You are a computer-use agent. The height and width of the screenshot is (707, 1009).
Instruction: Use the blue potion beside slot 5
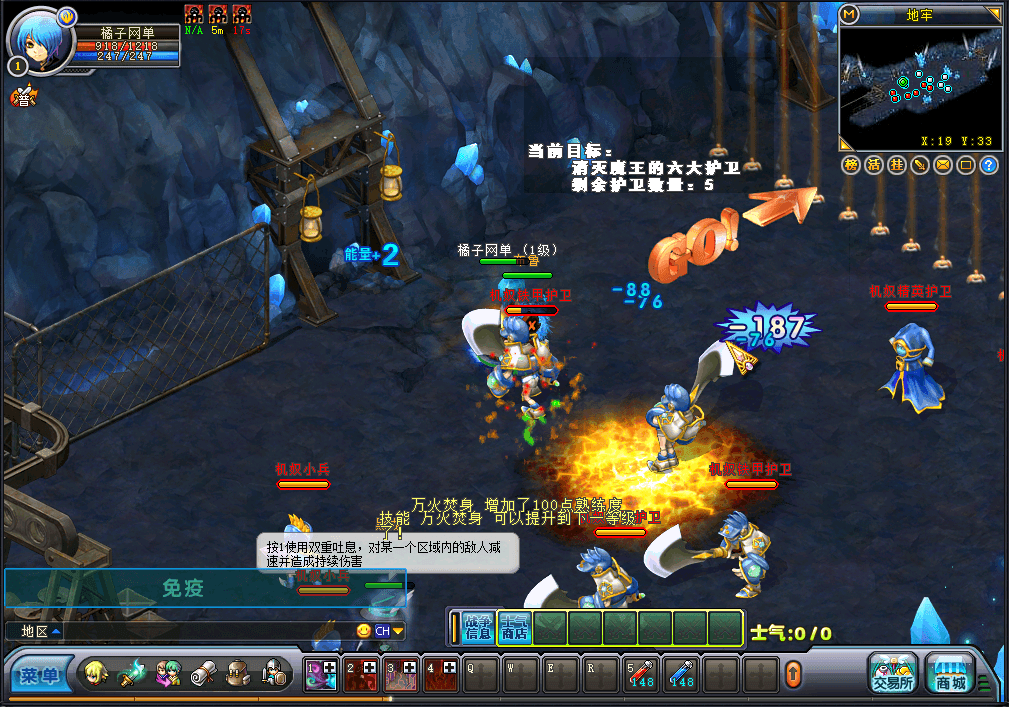pos(683,674)
